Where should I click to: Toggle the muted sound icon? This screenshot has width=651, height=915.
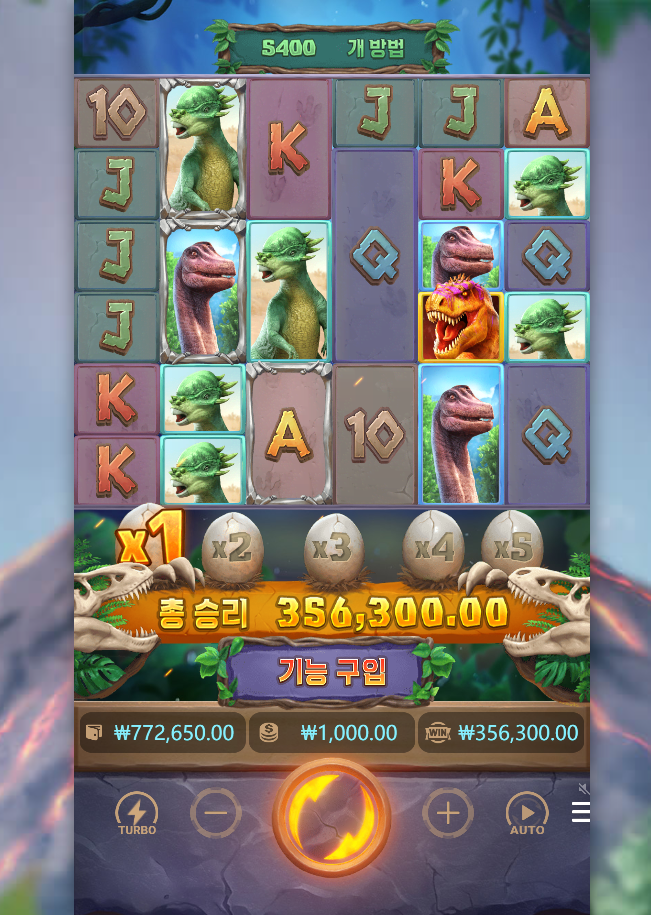point(584,789)
